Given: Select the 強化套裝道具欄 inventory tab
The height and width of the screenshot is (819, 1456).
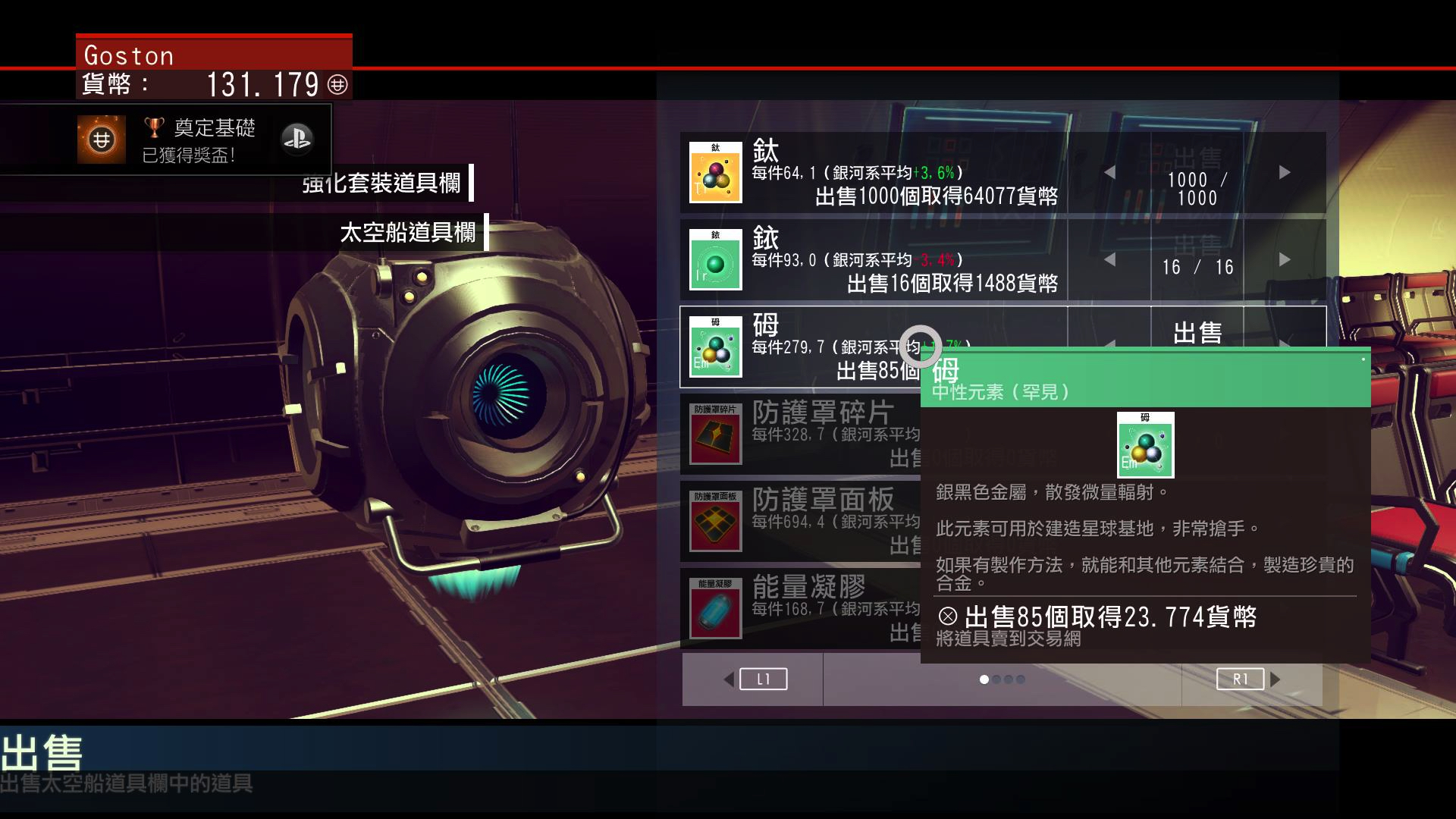Looking at the screenshot, I should point(381,183).
